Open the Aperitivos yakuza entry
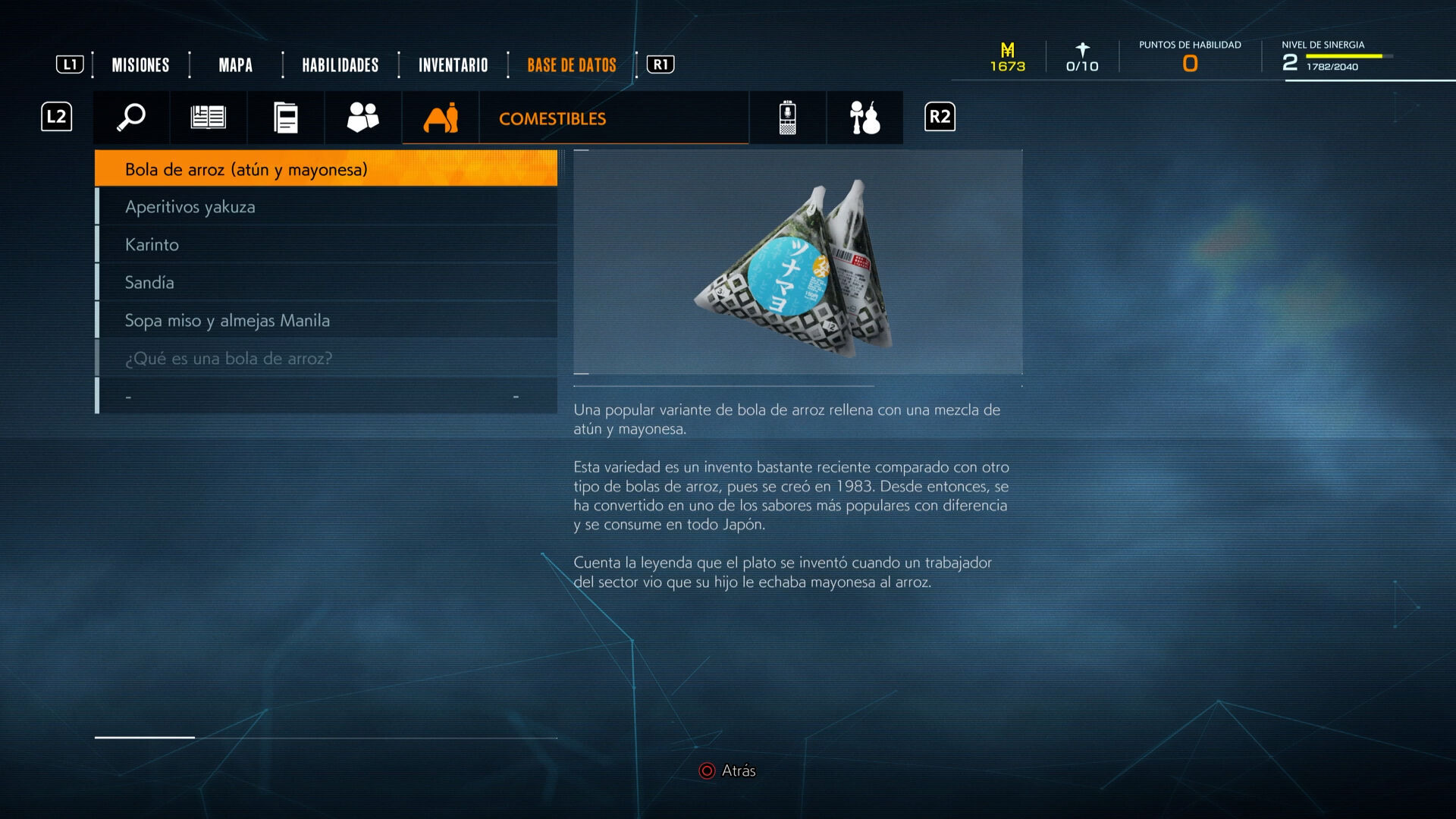Screen dimensions: 1456x819 [326, 207]
